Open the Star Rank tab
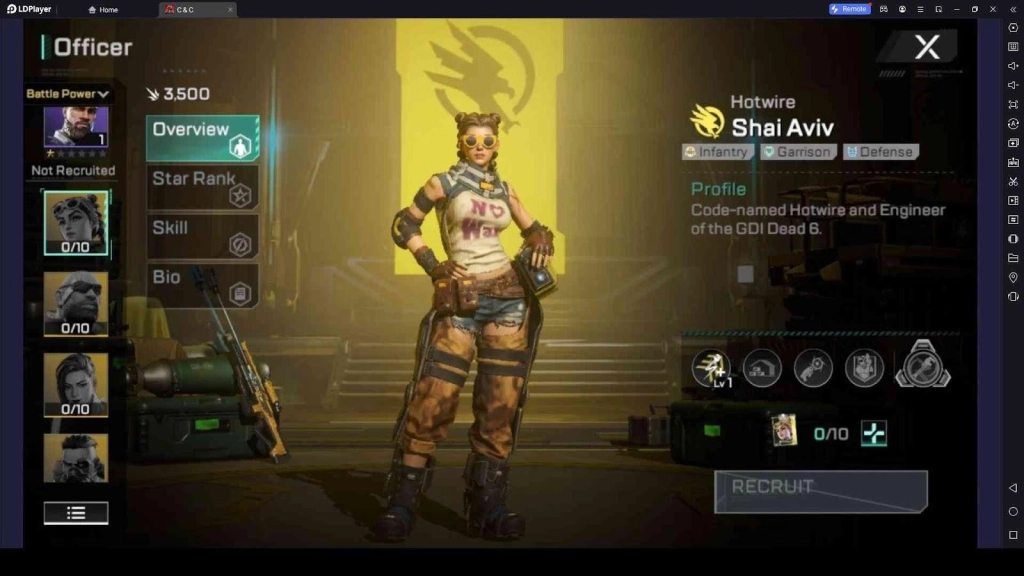 [202, 186]
